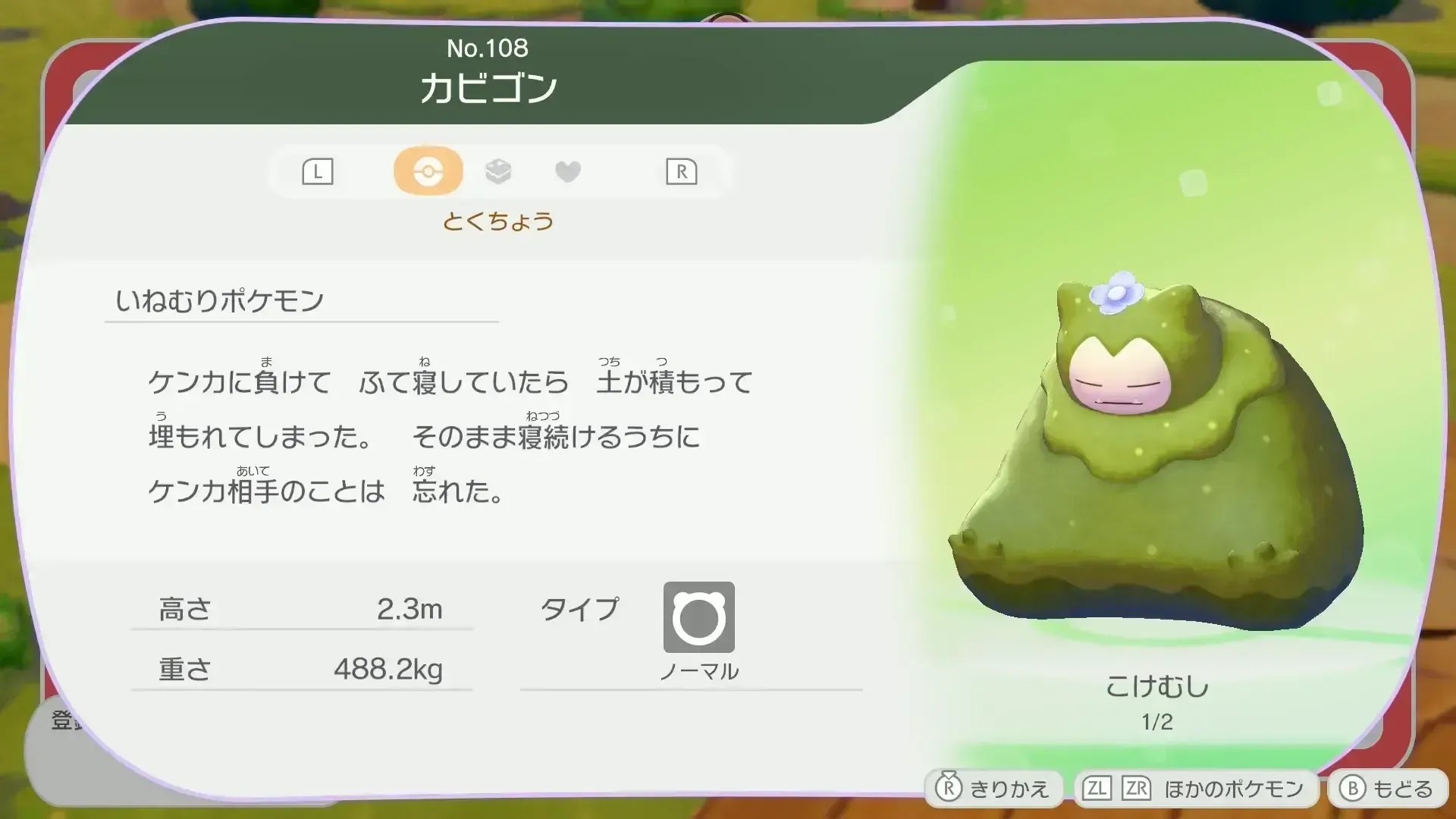Click the L shoulder button icon in tab bar
Screen dimensions: 1456x819
[x=316, y=171]
